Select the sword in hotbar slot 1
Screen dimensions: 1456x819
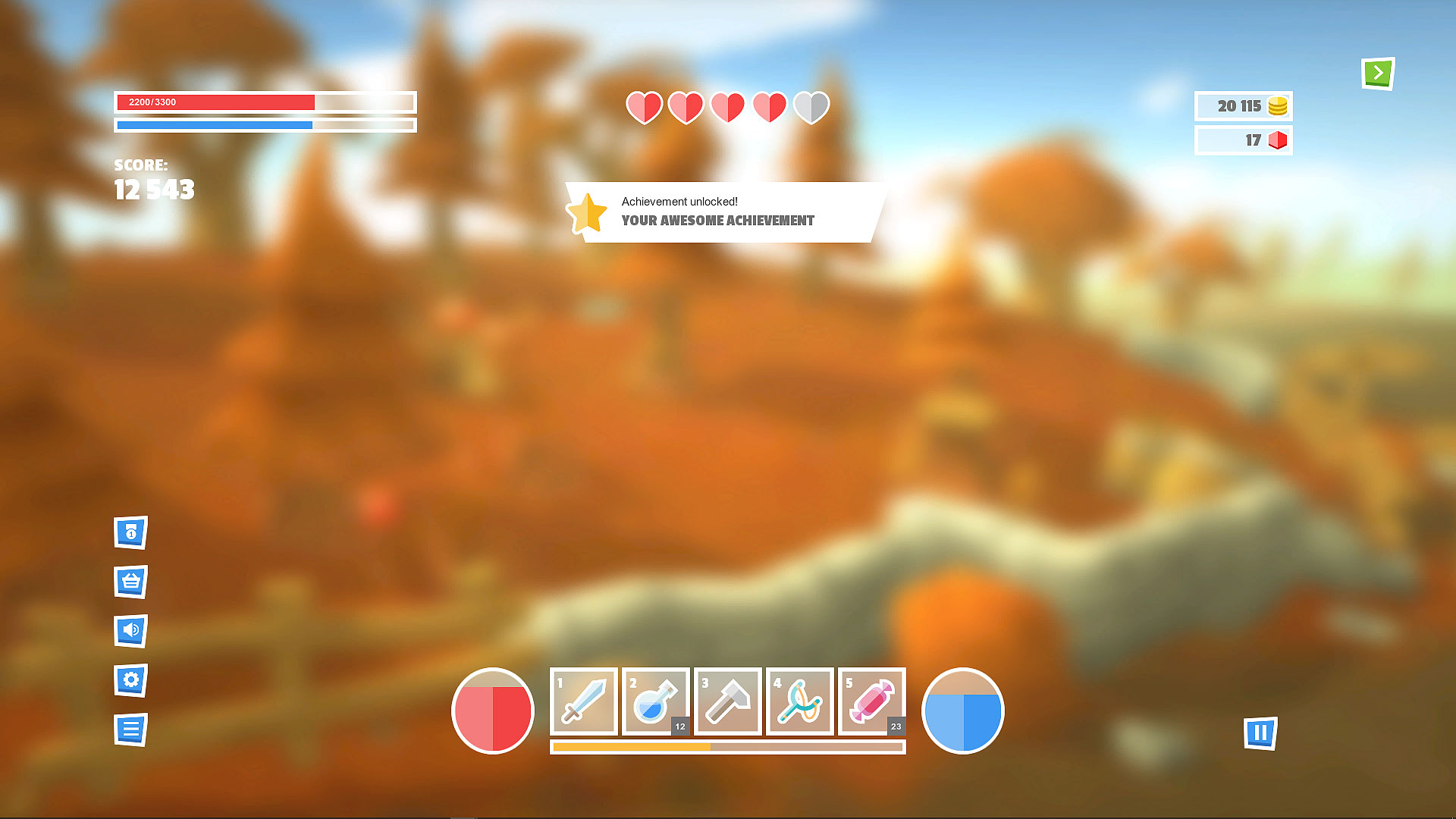point(583,701)
